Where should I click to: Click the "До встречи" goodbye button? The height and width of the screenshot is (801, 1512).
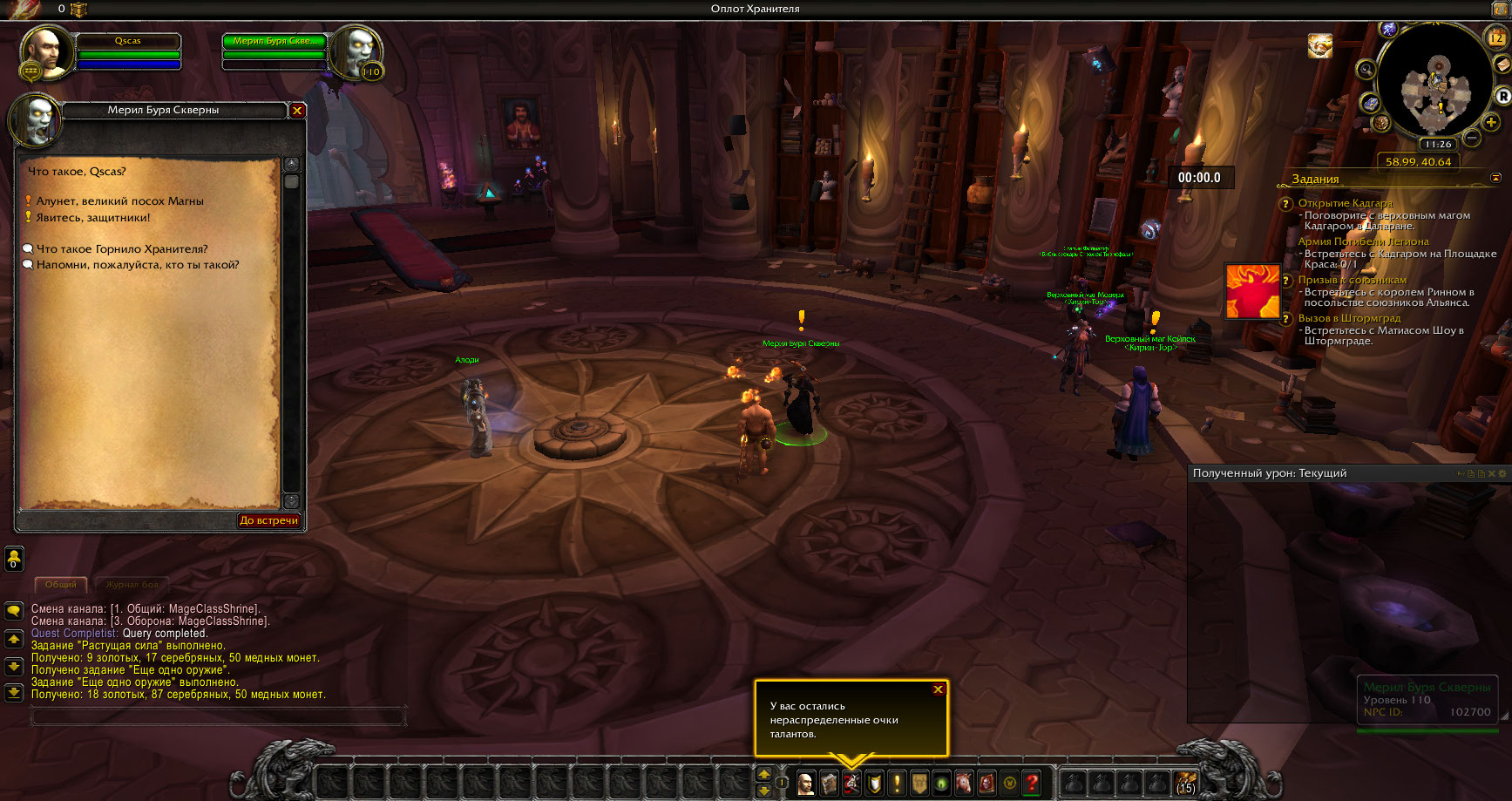pyautogui.click(x=268, y=520)
